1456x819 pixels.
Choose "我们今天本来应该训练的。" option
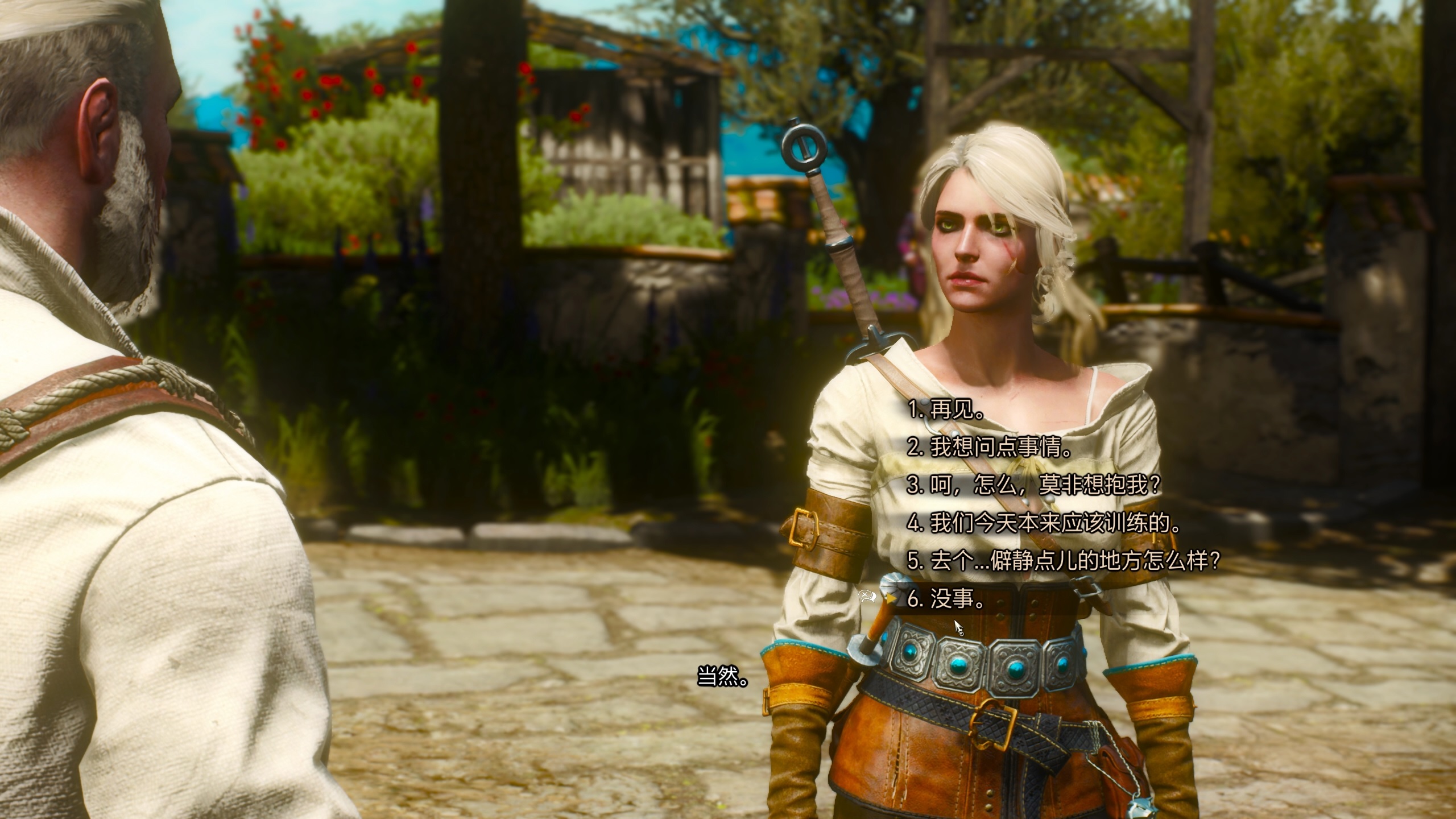click(1044, 523)
